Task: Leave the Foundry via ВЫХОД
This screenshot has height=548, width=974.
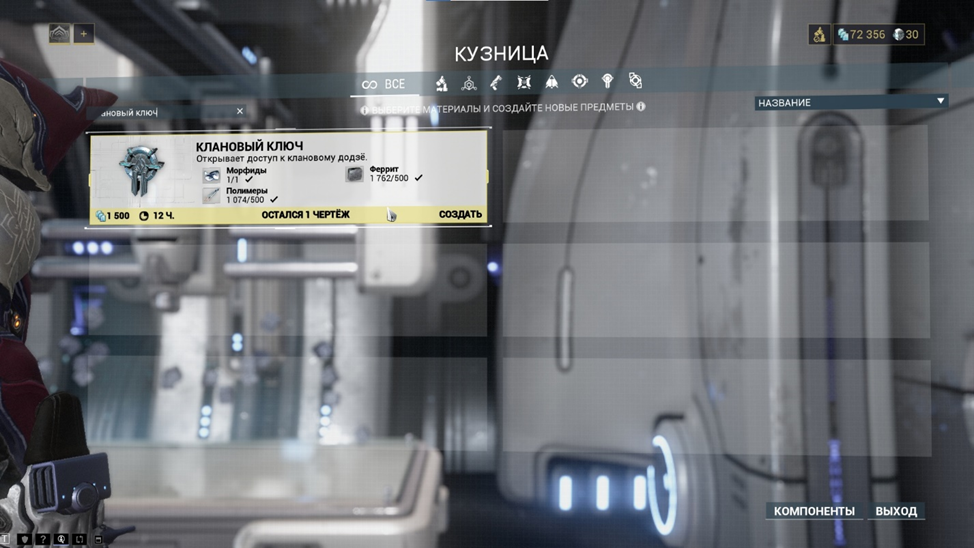Action: tap(896, 511)
